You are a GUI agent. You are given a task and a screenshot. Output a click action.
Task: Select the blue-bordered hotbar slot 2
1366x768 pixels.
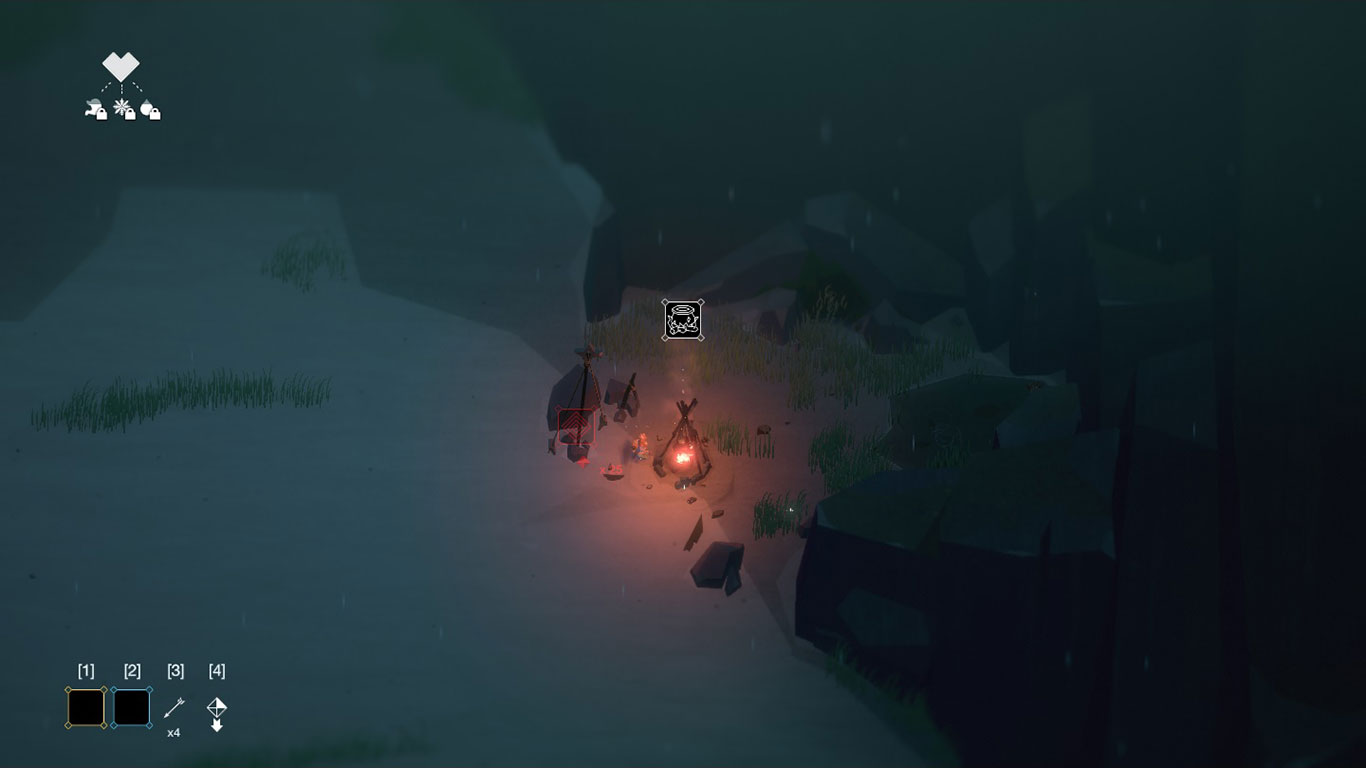[x=132, y=708]
